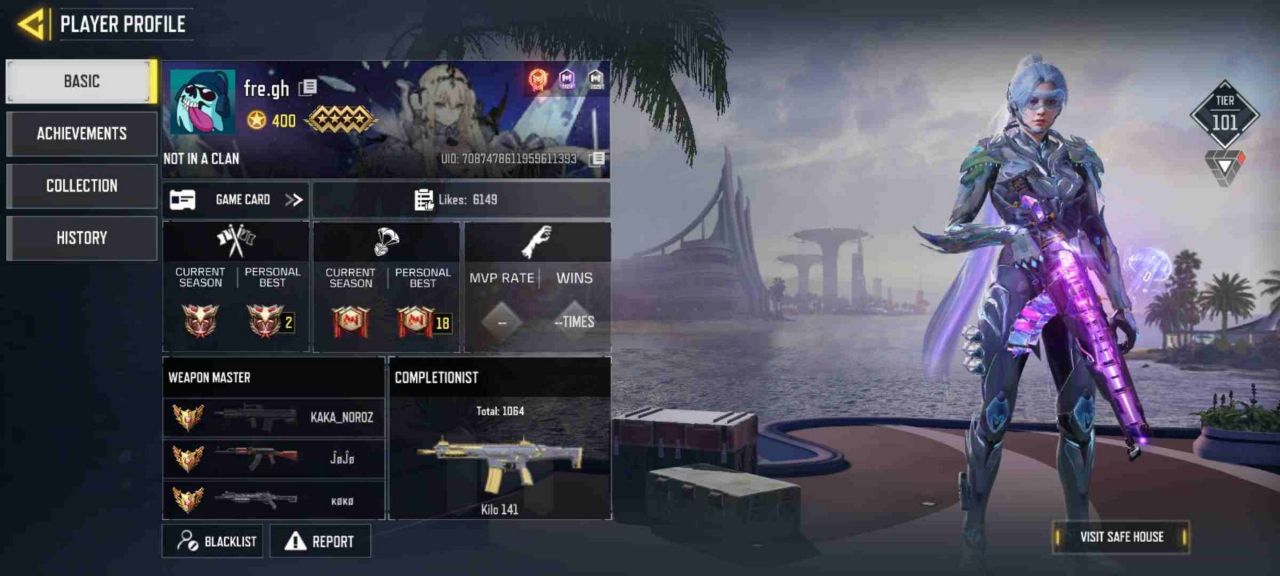Image resolution: width=1280 pixels, height=576 pixels.
Task: Visit the player's Safe House
Action: (x=1121, y=537)
